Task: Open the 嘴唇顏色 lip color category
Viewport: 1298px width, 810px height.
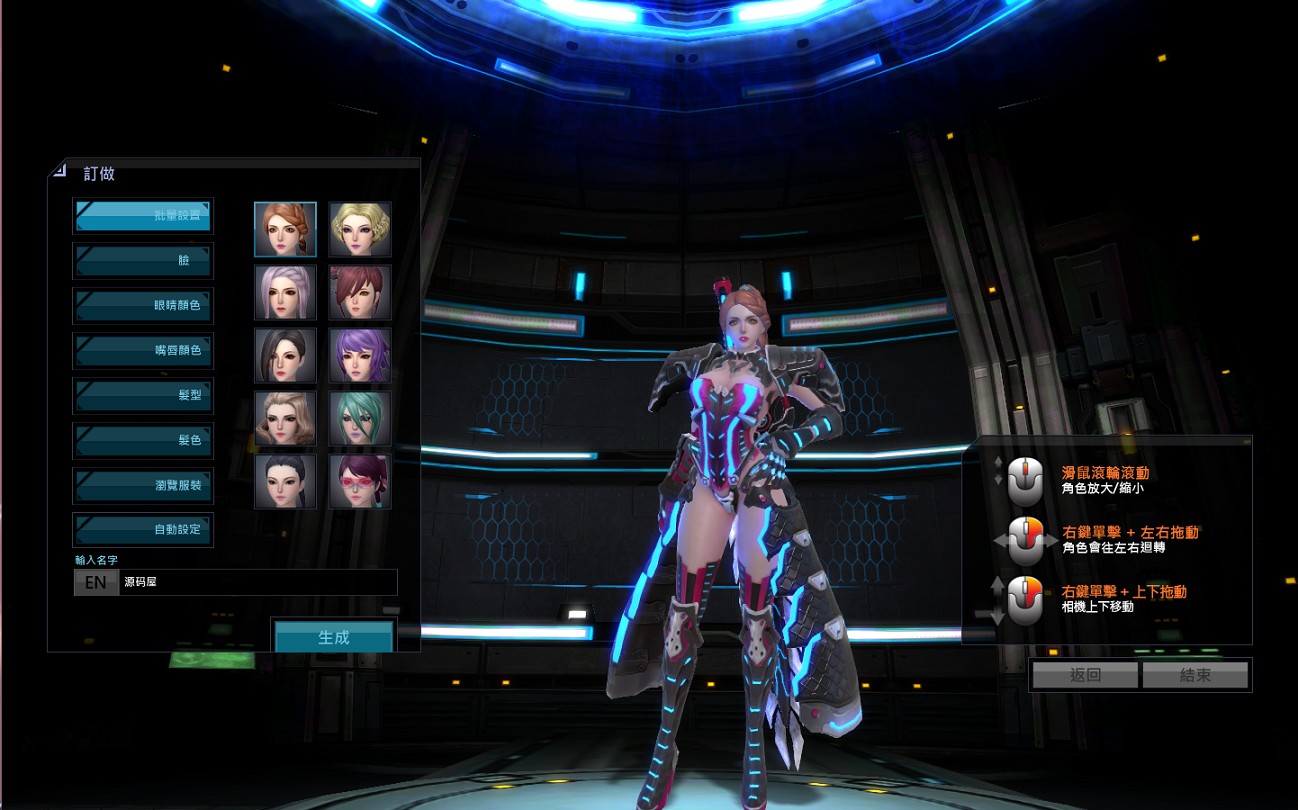Action: [143, 351]
